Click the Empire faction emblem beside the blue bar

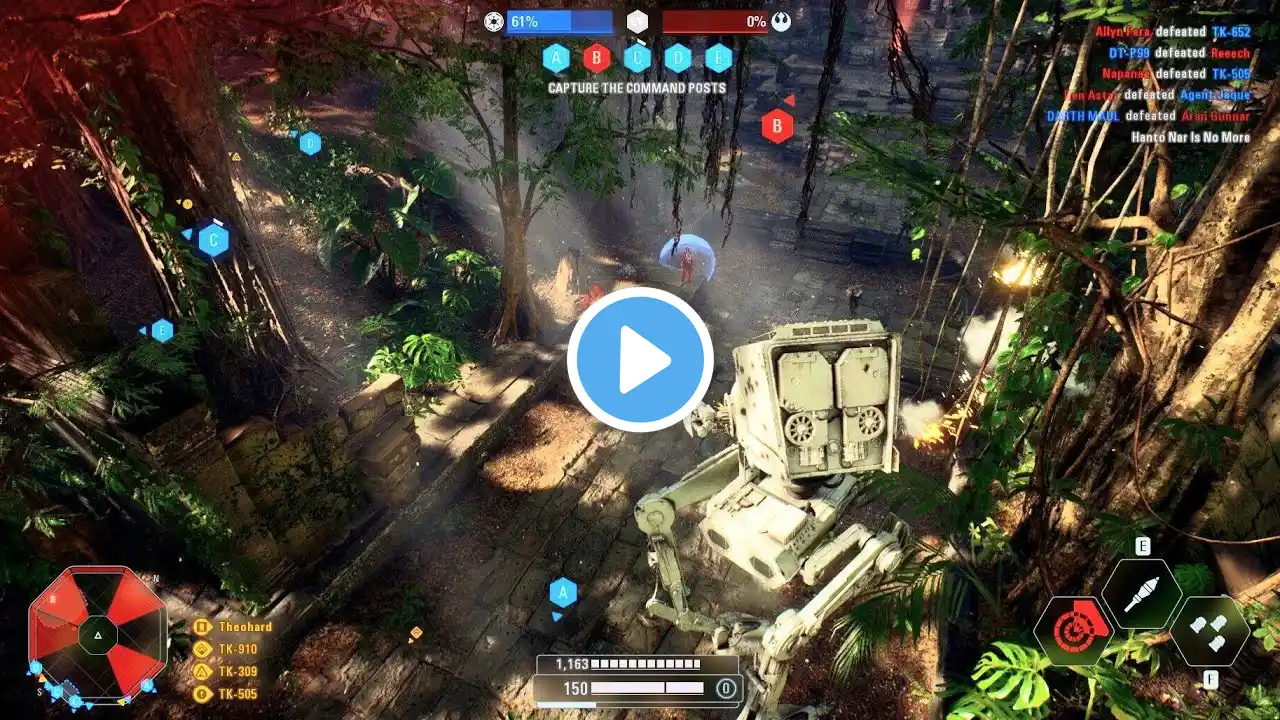click(x=494, y=21)
